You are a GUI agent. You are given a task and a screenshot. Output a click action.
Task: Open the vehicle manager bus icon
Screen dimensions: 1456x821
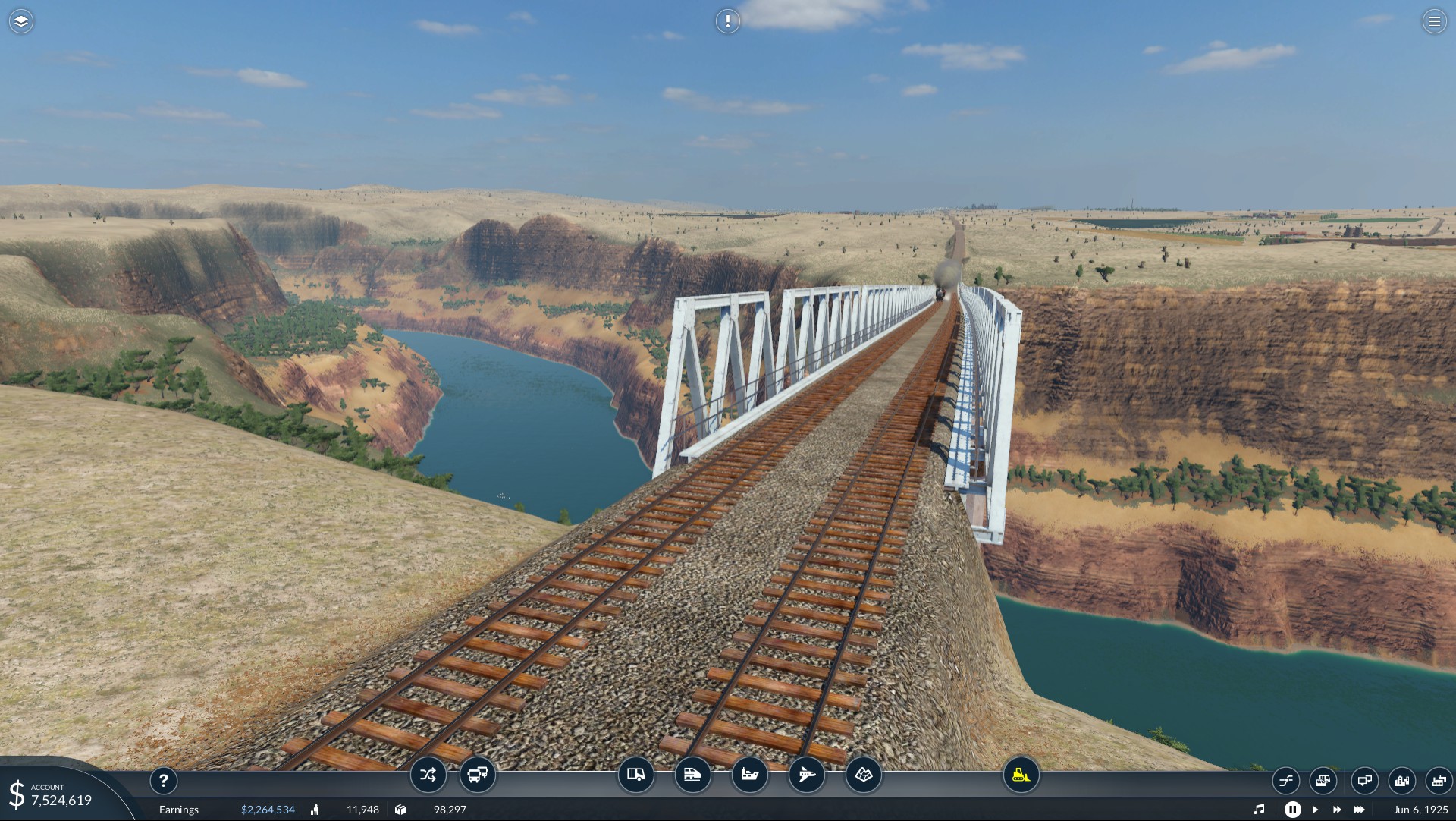tap(478, 775)
